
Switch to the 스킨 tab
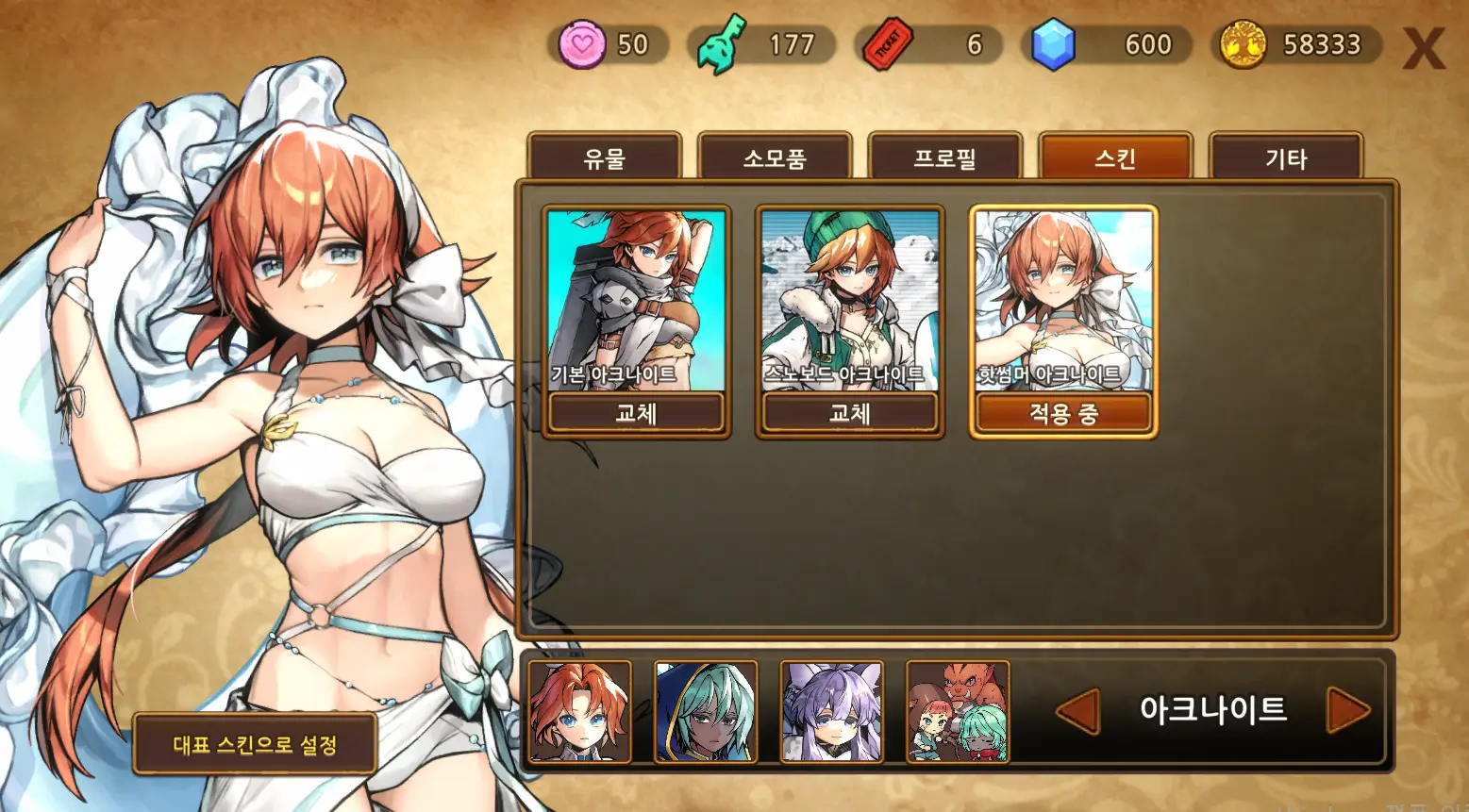pyautogui.click(x=1115, y=157)
